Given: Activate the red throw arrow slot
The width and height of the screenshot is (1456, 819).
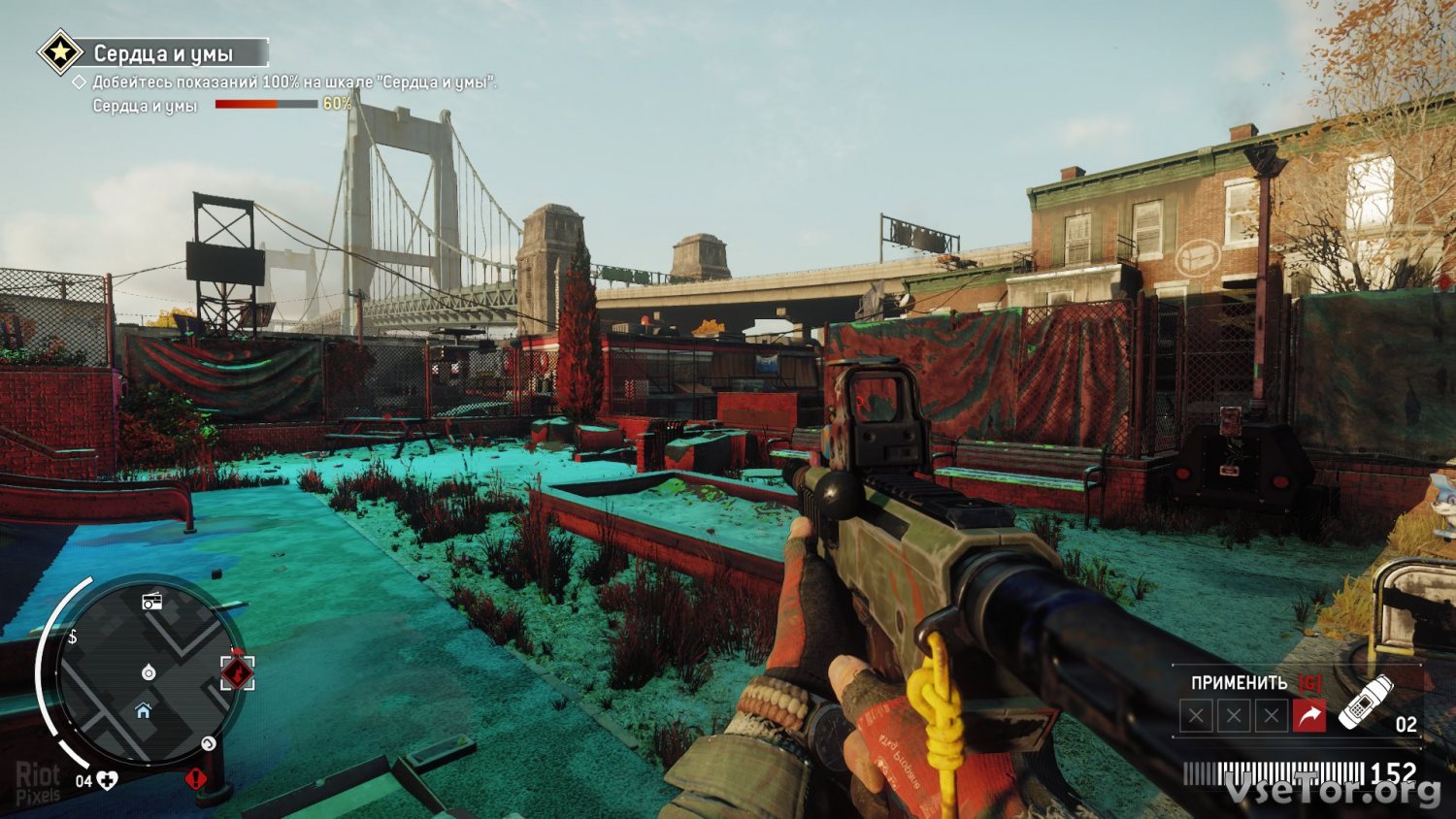Looking at the screenshot, I should 1308,716.
